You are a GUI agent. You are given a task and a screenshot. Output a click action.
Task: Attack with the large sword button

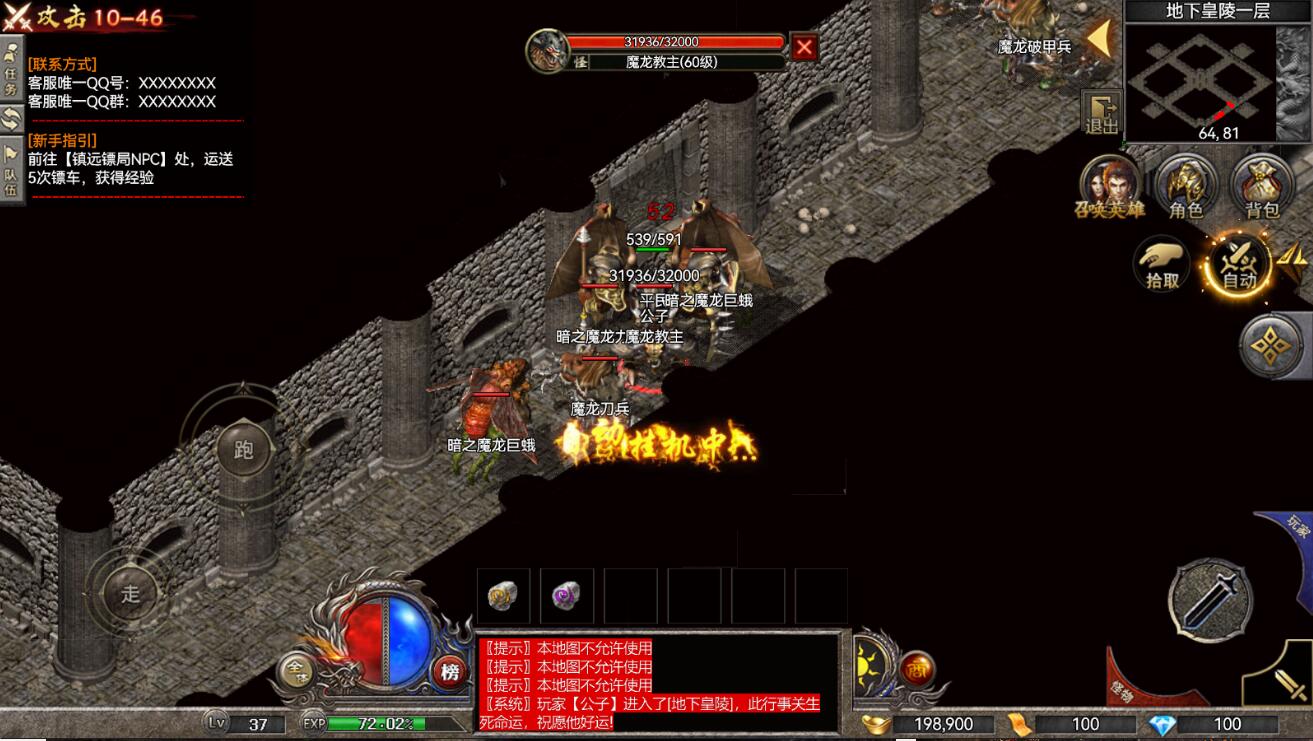tap(1210, 599)
